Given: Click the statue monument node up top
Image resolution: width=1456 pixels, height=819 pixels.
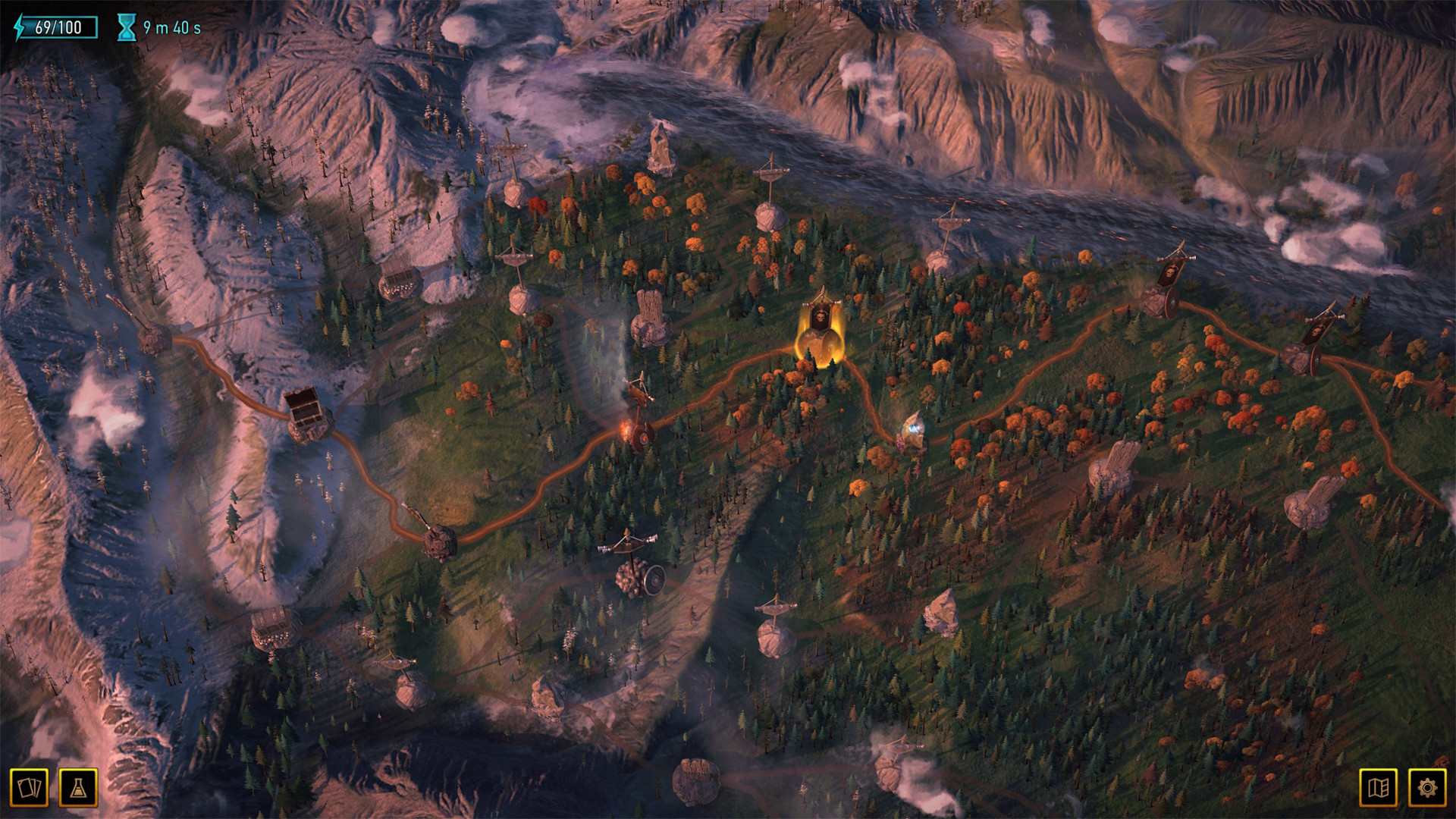Looking at the screenshot, I should tap(658, 148).
